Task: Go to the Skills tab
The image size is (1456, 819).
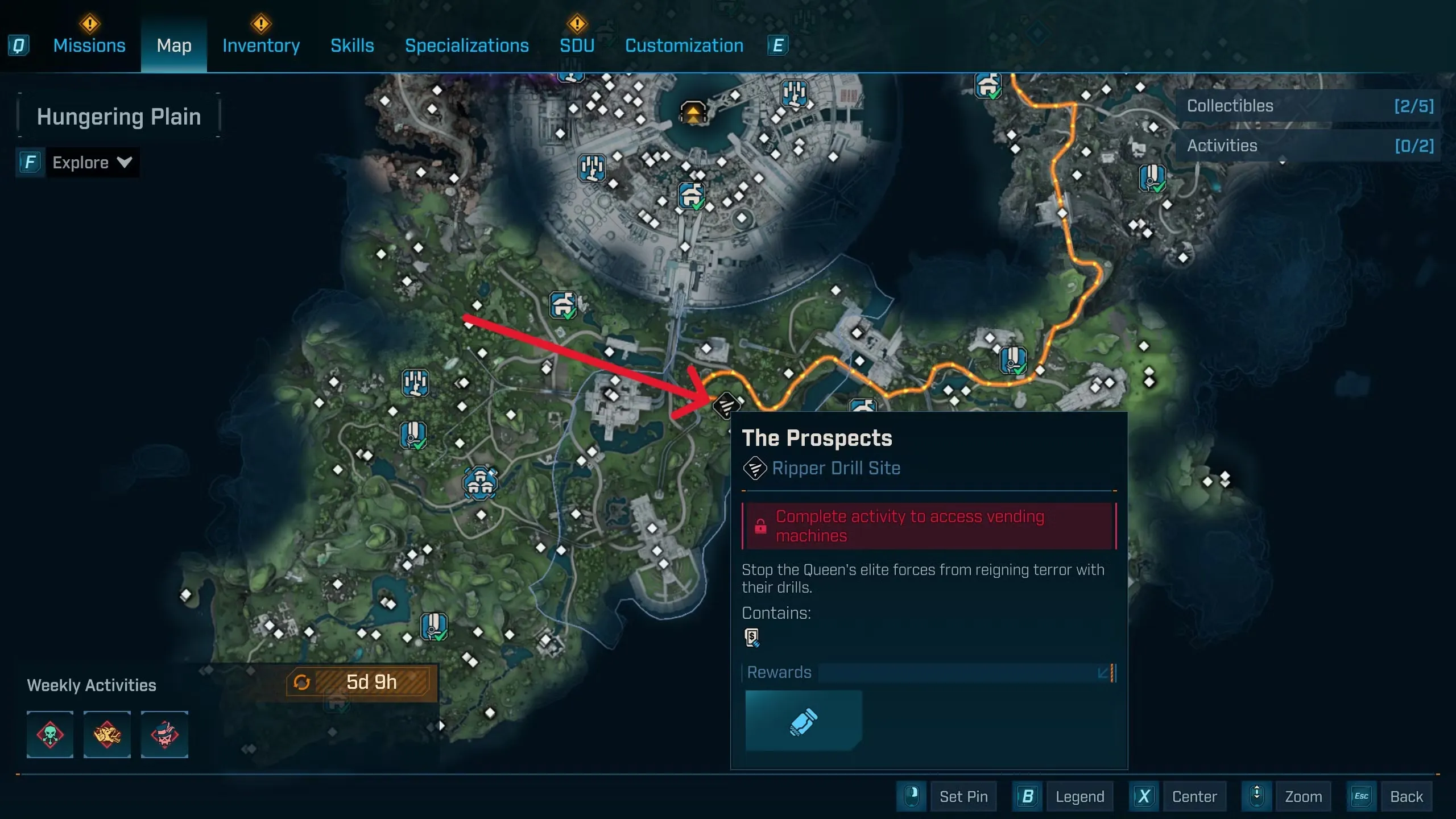Action: (x=352, y=45)
